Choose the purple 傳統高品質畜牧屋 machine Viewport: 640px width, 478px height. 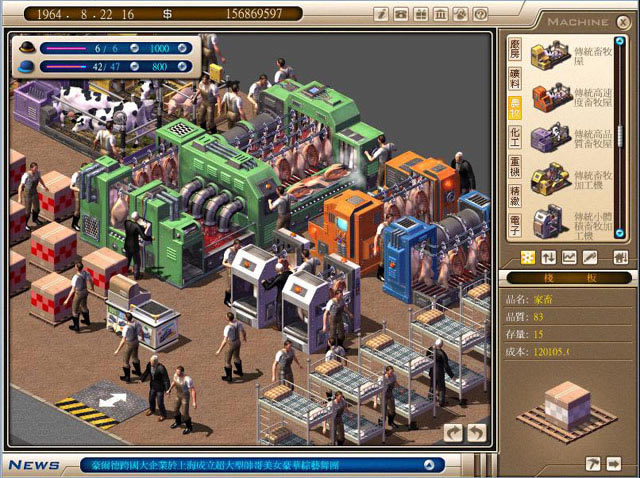(x=549, y=137)
